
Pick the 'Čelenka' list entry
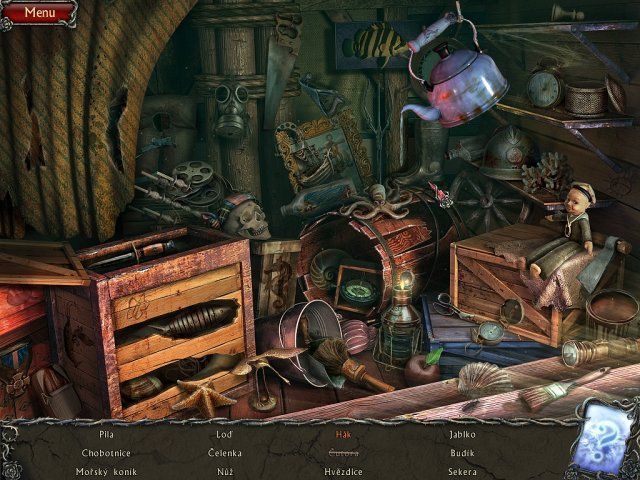(x=225, y=453)
